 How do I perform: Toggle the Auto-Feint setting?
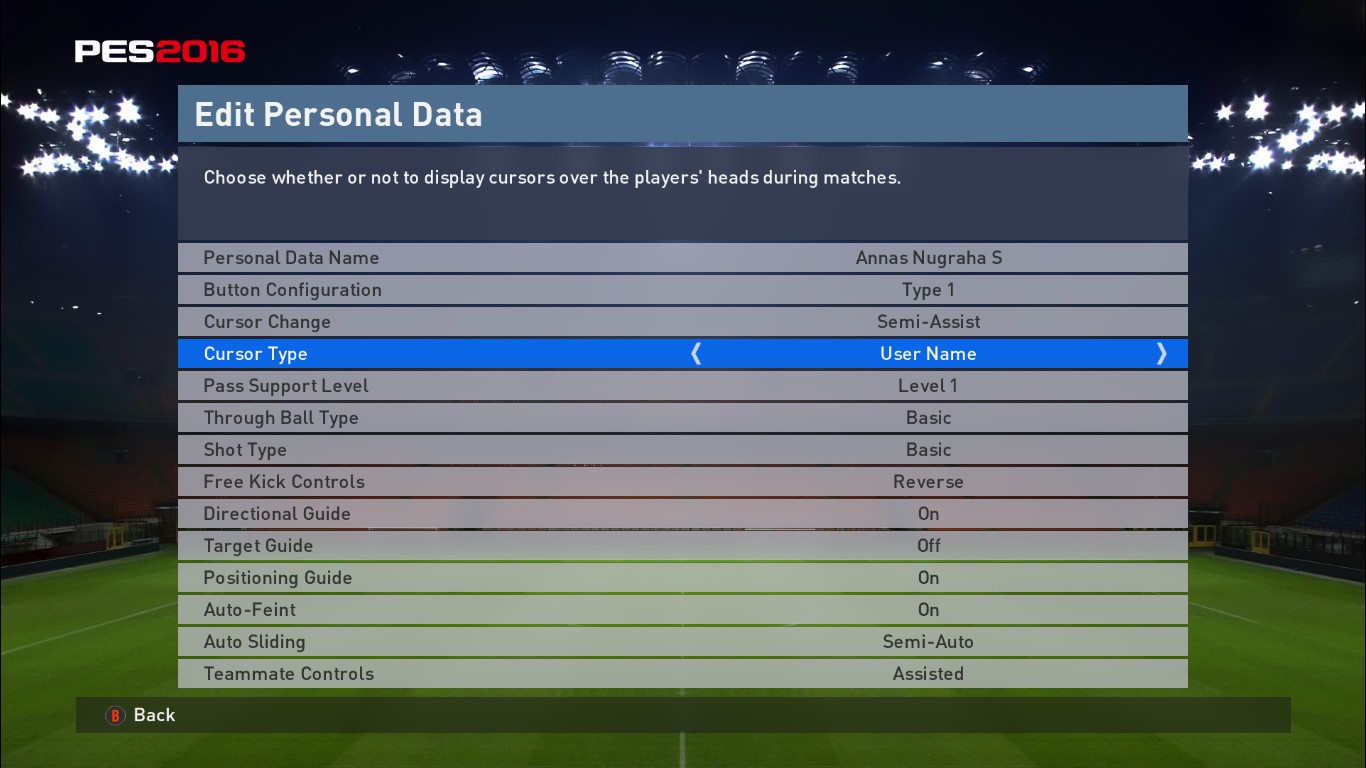point(683,609)
